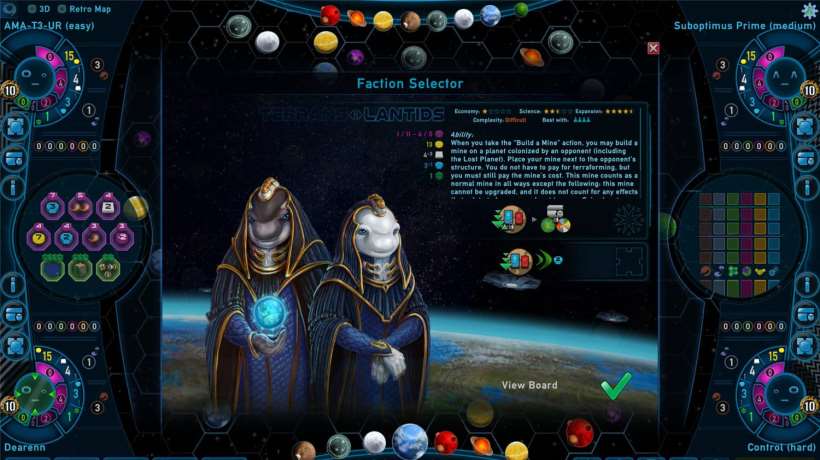Confirm the Lantids faction with the green checkmark
The image size is (820, 460).
point(616,386)
